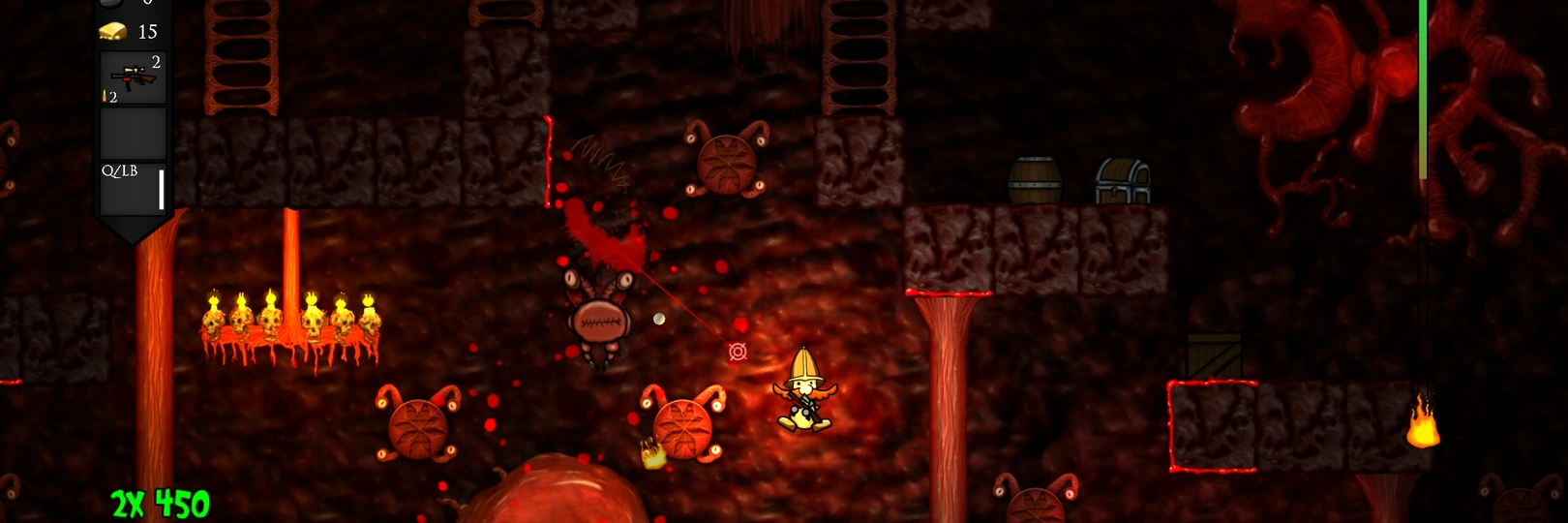Select the rifle weapon slot
This screenshot has width=1568, height=523.
coord(134,77)
